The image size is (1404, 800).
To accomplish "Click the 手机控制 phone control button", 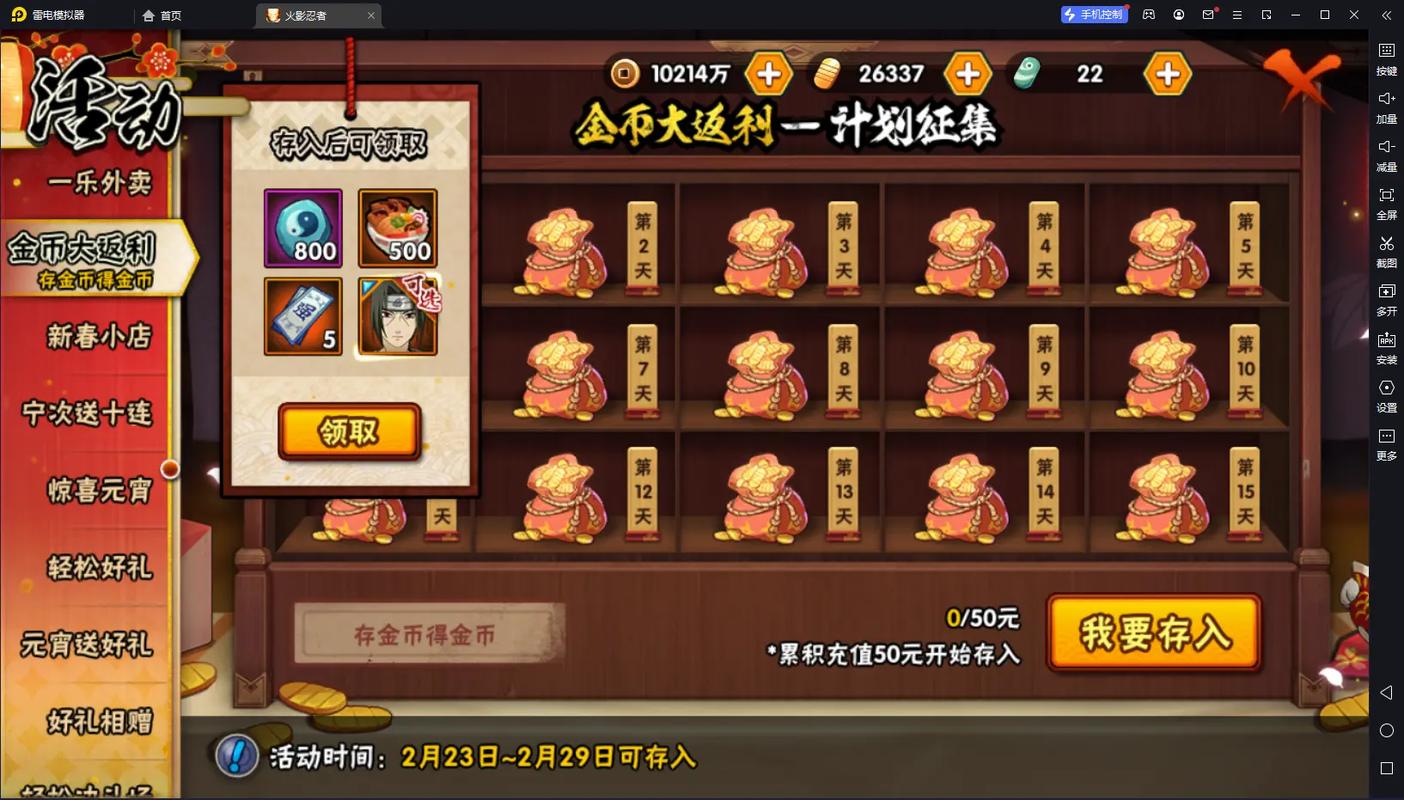I will coord(1094,14).
